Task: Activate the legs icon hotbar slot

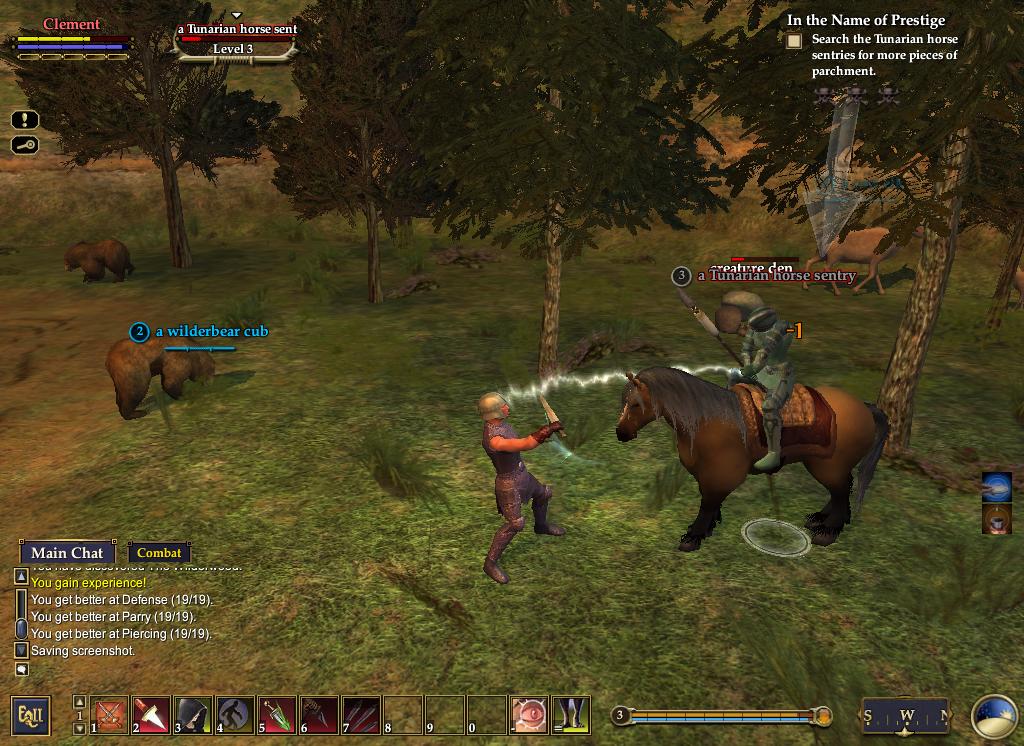Action: 571,715
